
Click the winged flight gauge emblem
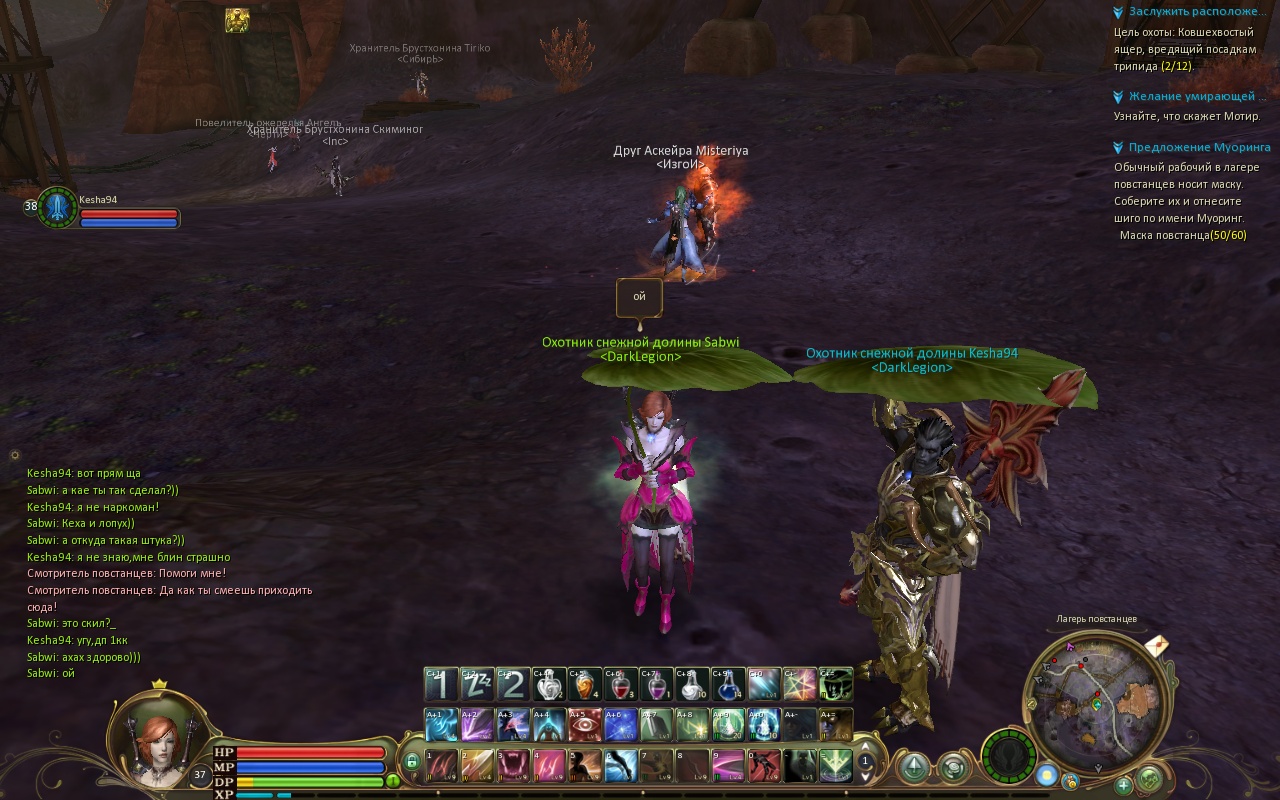point(1007,755)
